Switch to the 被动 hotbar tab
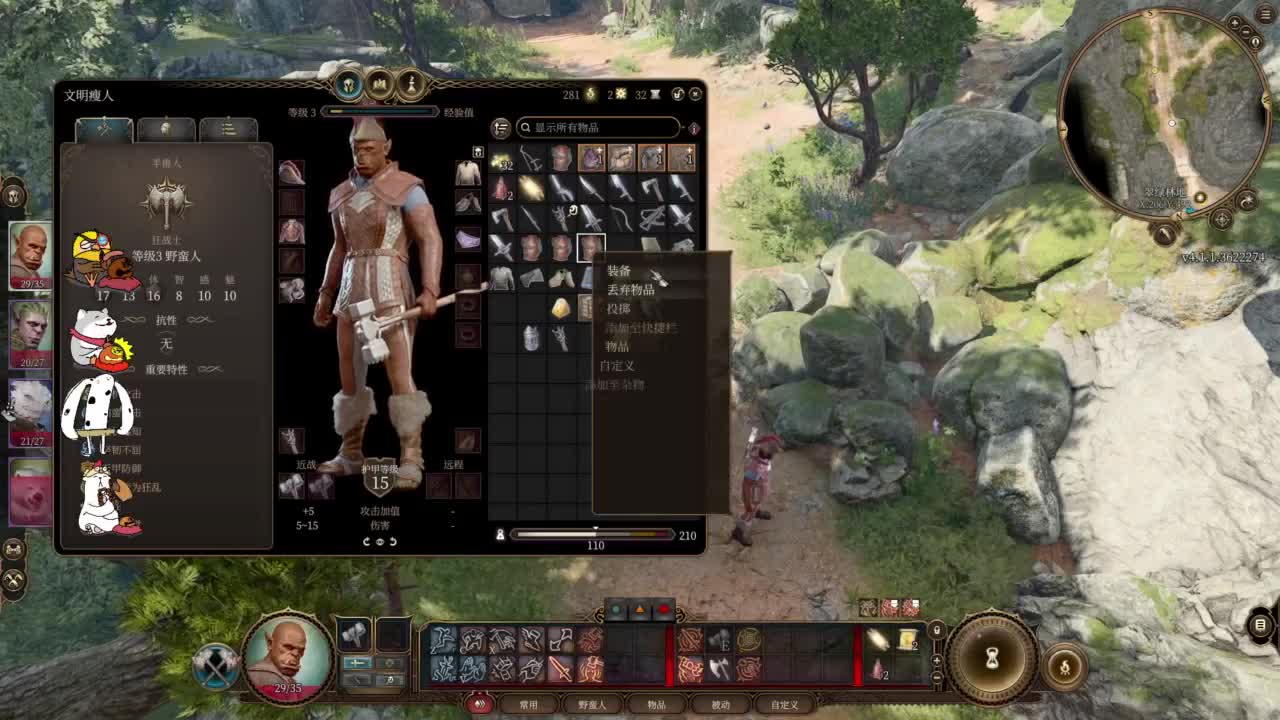 coord(720,705)
